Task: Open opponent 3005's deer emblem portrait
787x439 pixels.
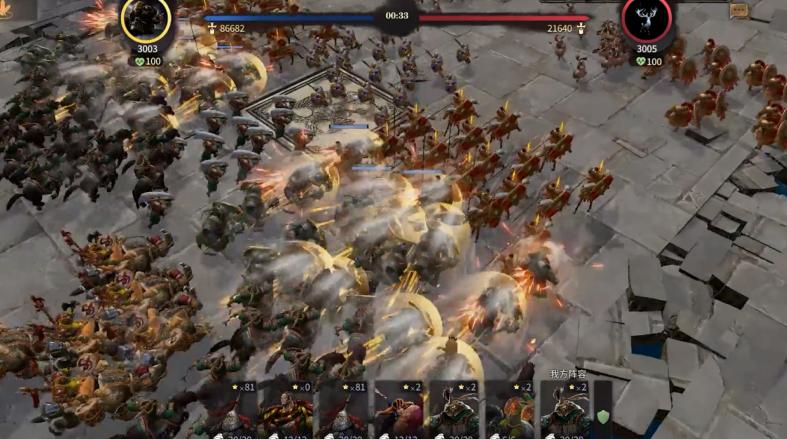Action: tap(646, 19)
